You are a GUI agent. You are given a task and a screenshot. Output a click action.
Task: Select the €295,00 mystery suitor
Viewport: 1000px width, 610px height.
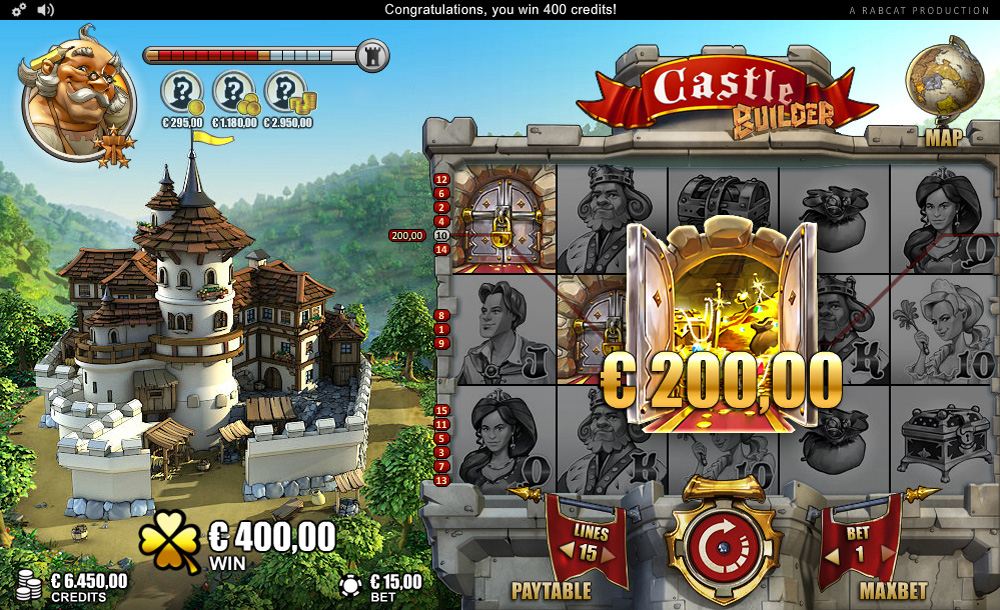tap(181, 93)
